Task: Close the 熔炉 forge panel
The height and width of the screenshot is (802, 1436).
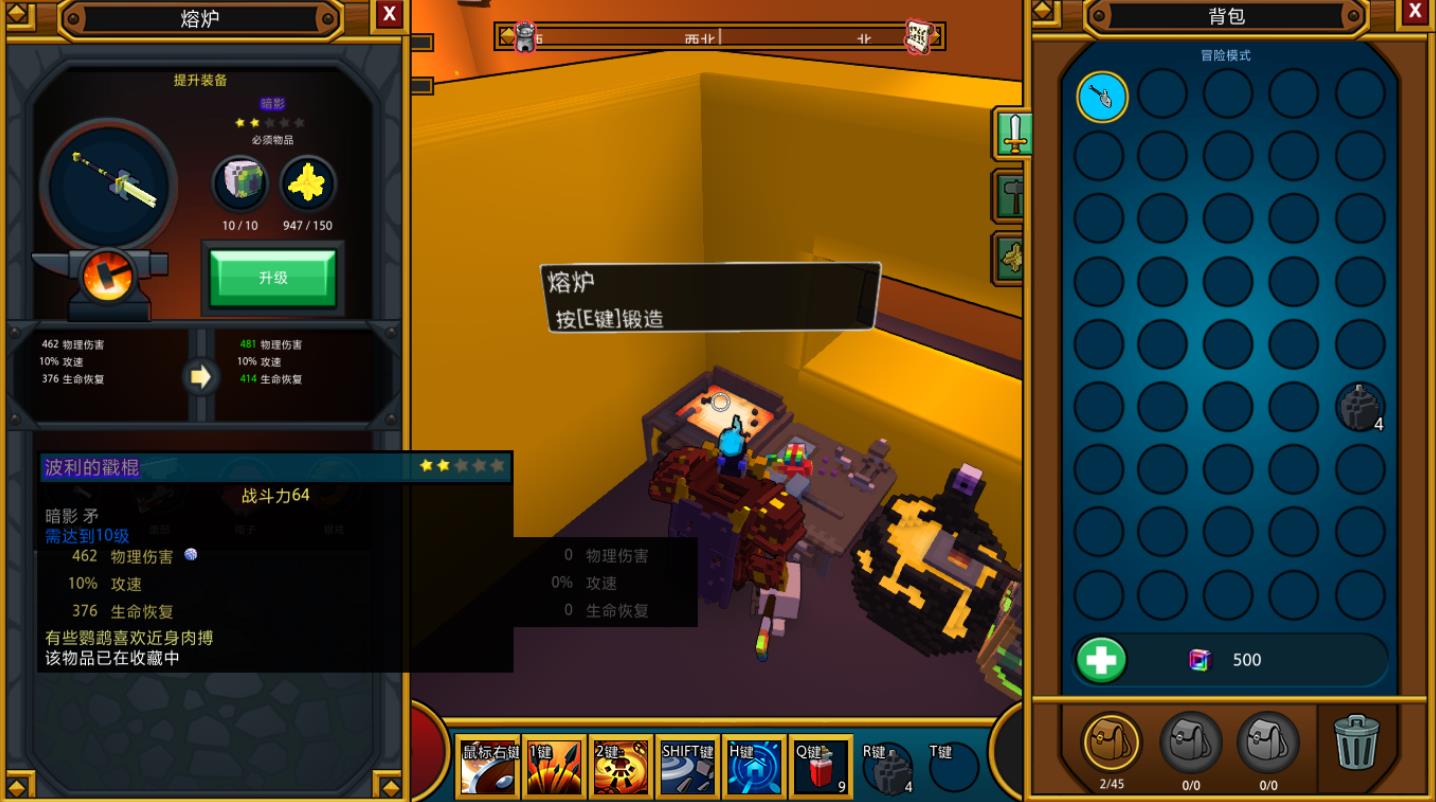Action: 390,13
